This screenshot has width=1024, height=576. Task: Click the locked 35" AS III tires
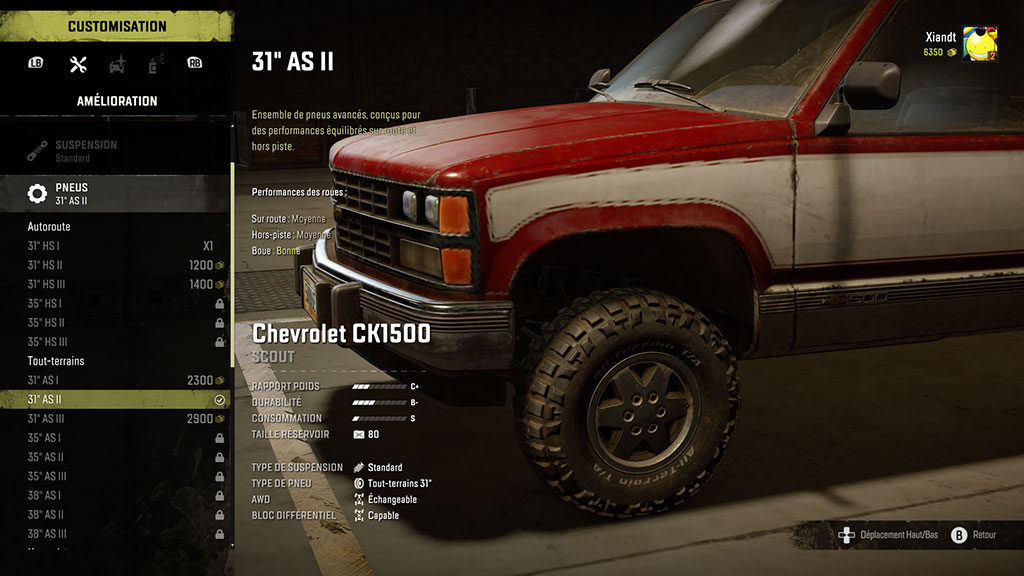pos(120,476)
